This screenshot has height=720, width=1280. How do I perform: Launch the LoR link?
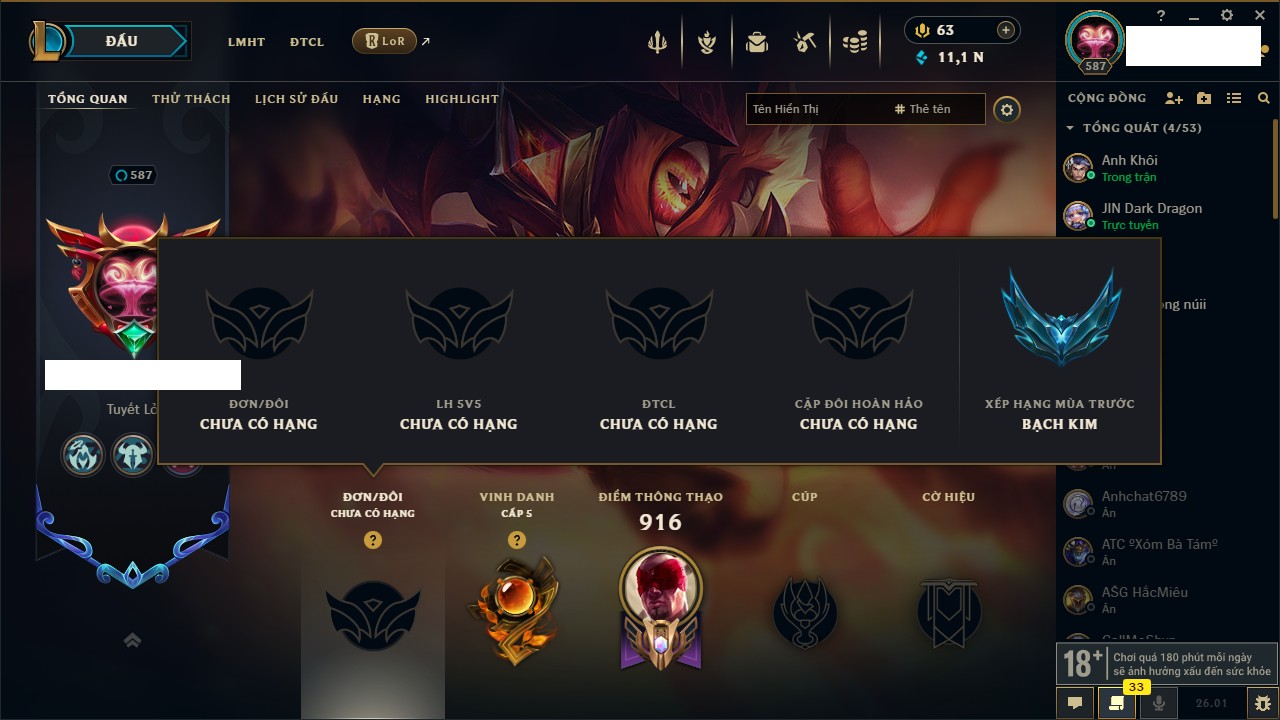[385, 41]
